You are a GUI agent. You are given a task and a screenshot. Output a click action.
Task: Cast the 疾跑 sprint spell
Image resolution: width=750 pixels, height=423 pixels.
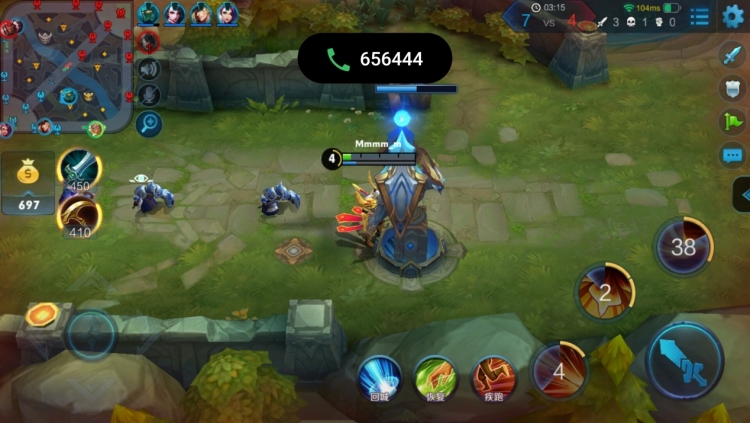pyautogui.click(x=492, y=377)
